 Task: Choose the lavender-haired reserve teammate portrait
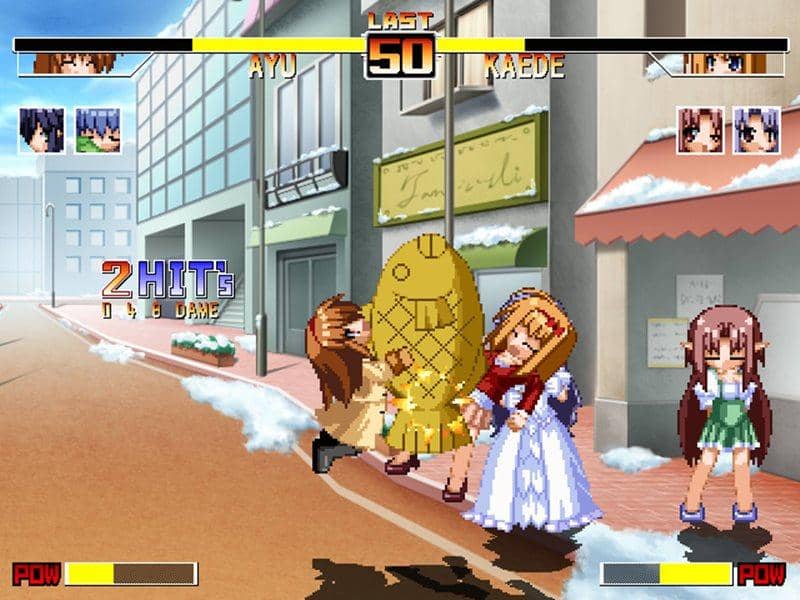[x=756, y=130]
